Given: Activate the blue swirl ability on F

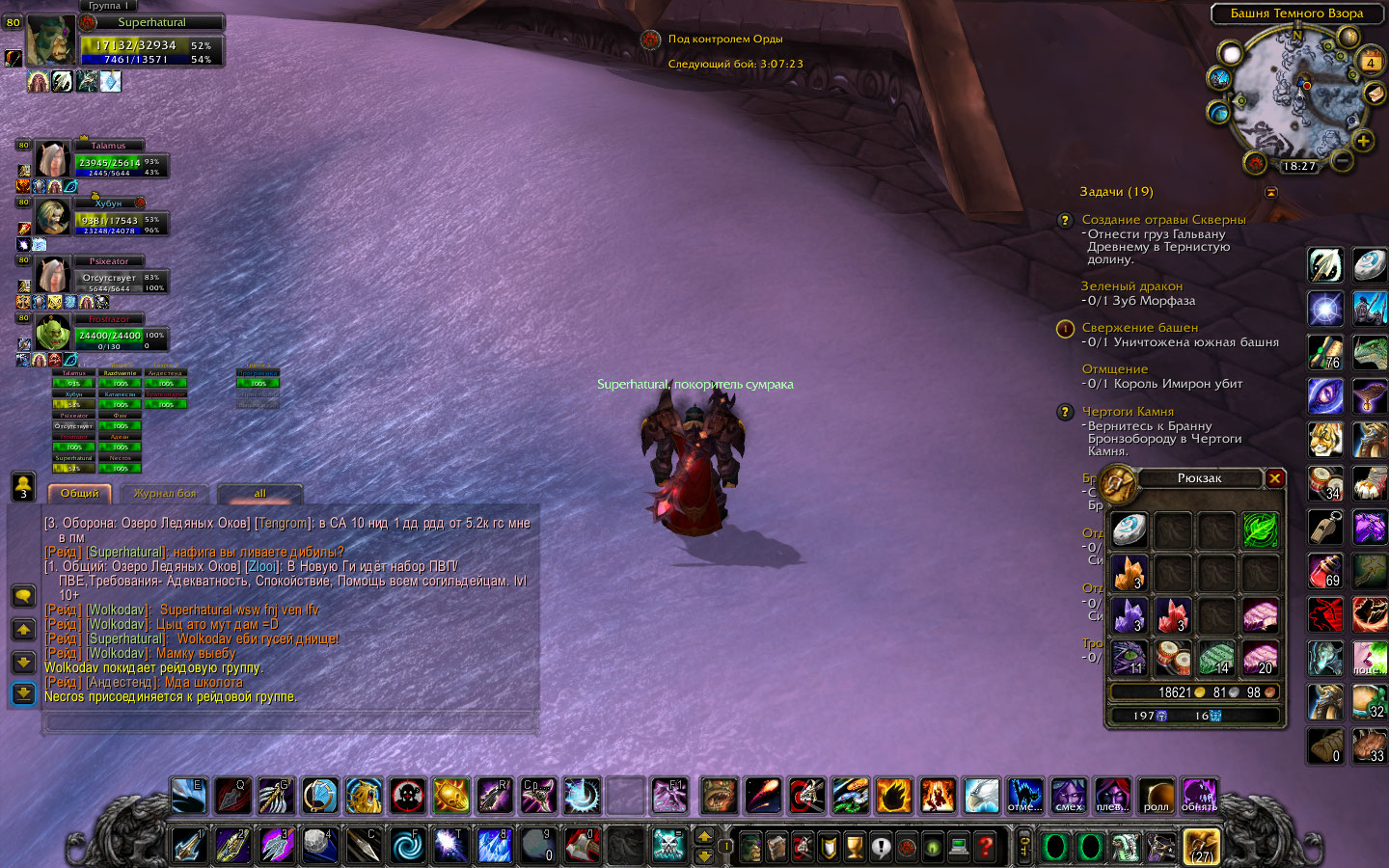Looking at the screenshot, I should 407,846.
